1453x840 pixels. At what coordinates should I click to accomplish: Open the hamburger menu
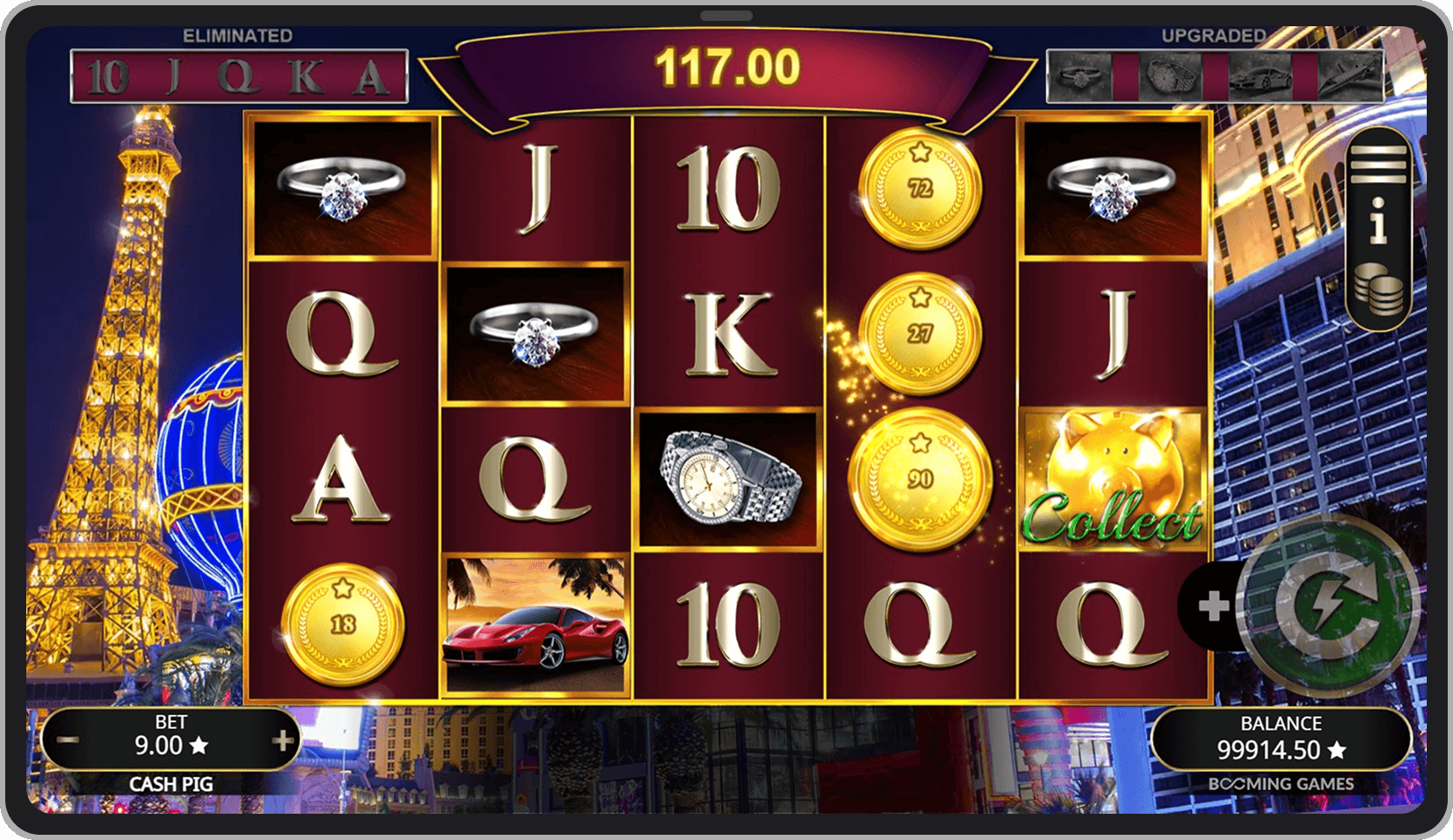[x=1378, y=164]
